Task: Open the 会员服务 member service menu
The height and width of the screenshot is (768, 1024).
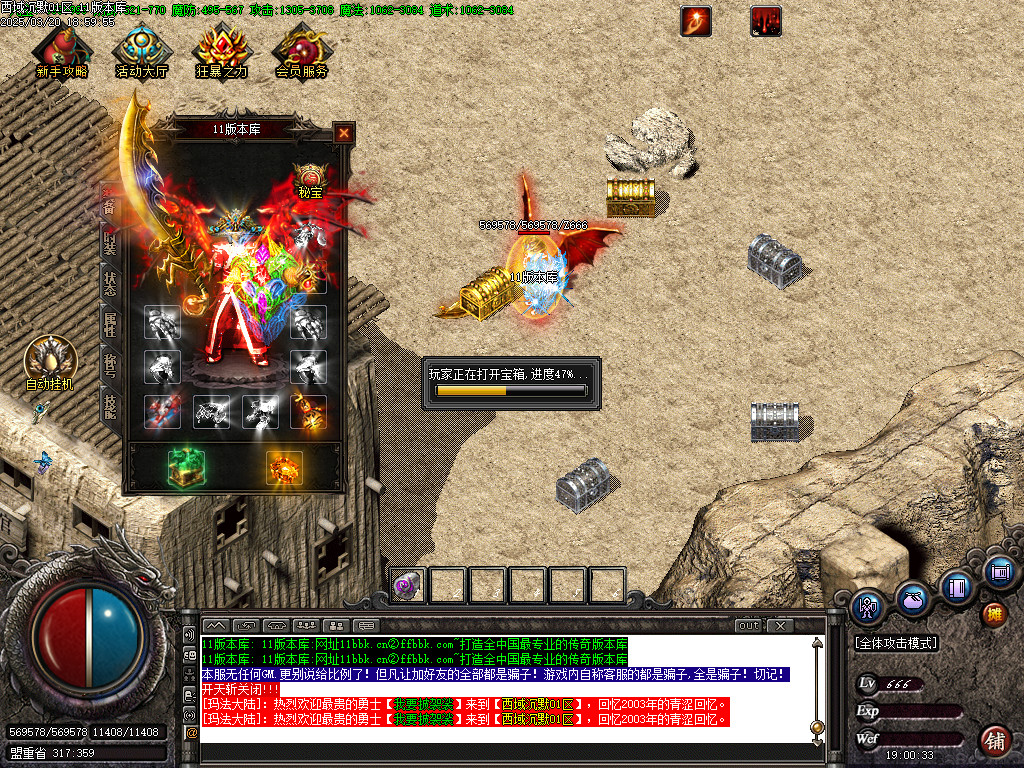Action: 301,50
